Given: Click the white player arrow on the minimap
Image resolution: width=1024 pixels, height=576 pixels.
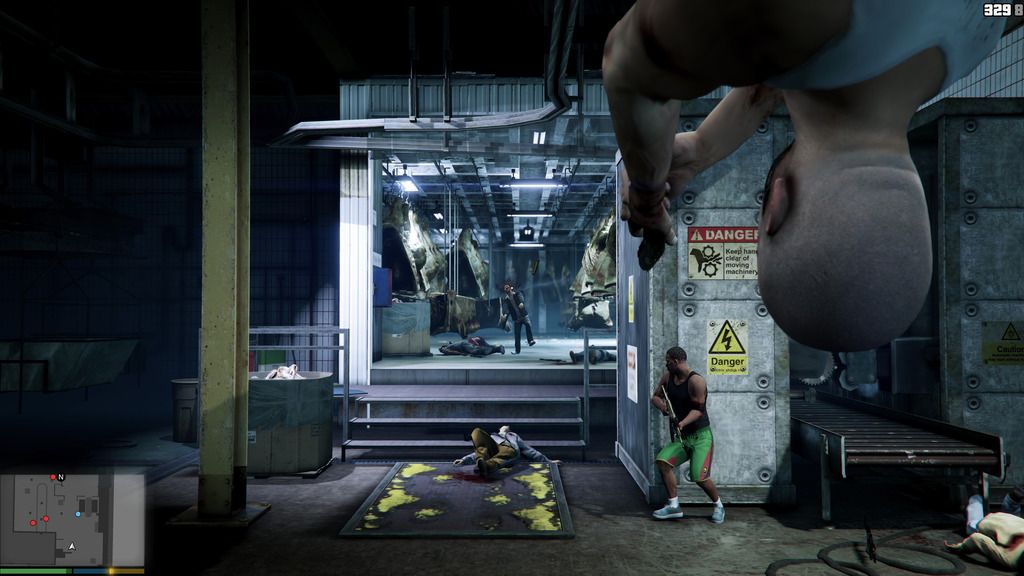Looking at the screenshot, I should pos(71,546).
